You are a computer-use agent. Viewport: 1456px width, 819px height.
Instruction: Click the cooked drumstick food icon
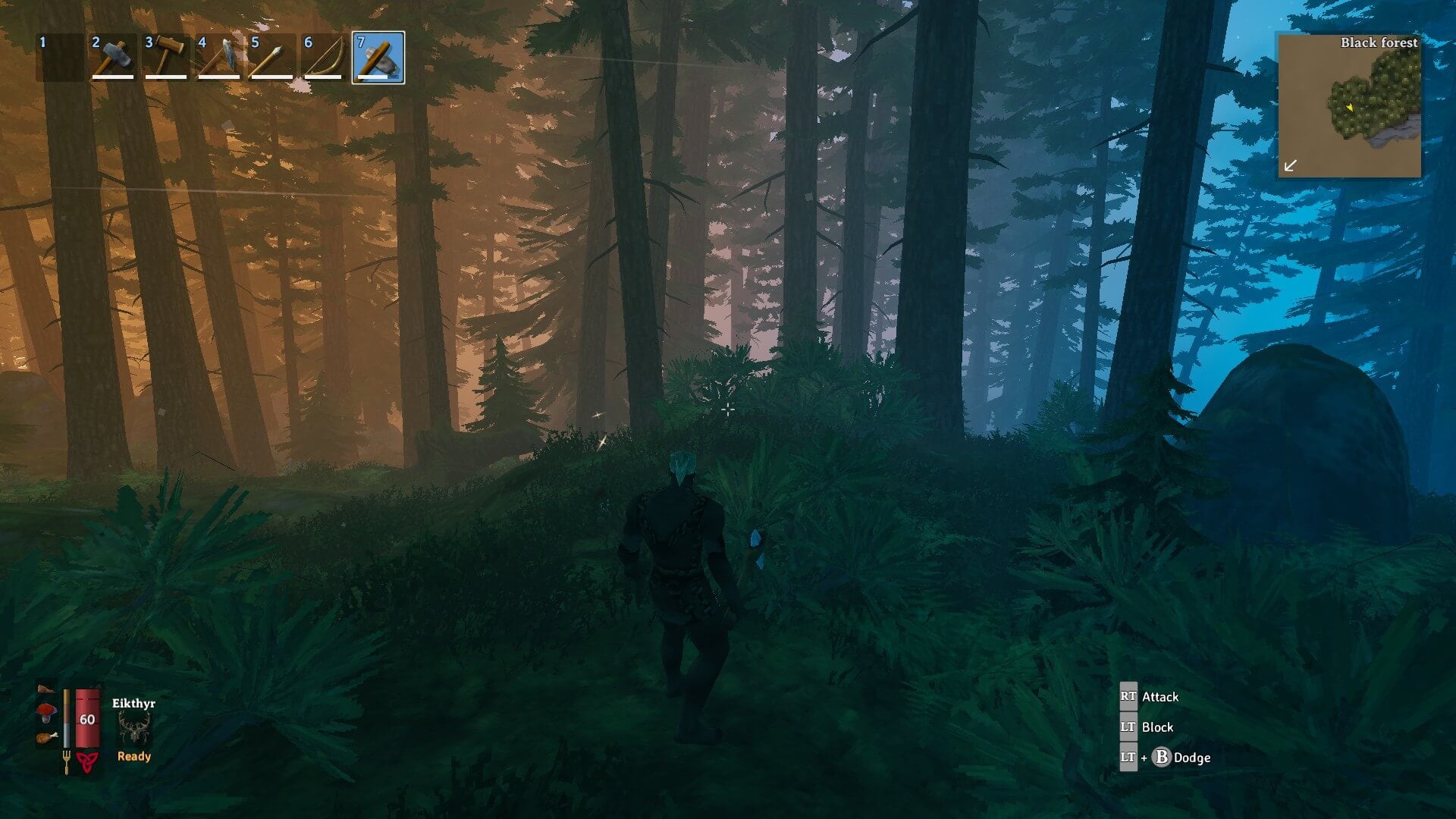coord(47,736)
